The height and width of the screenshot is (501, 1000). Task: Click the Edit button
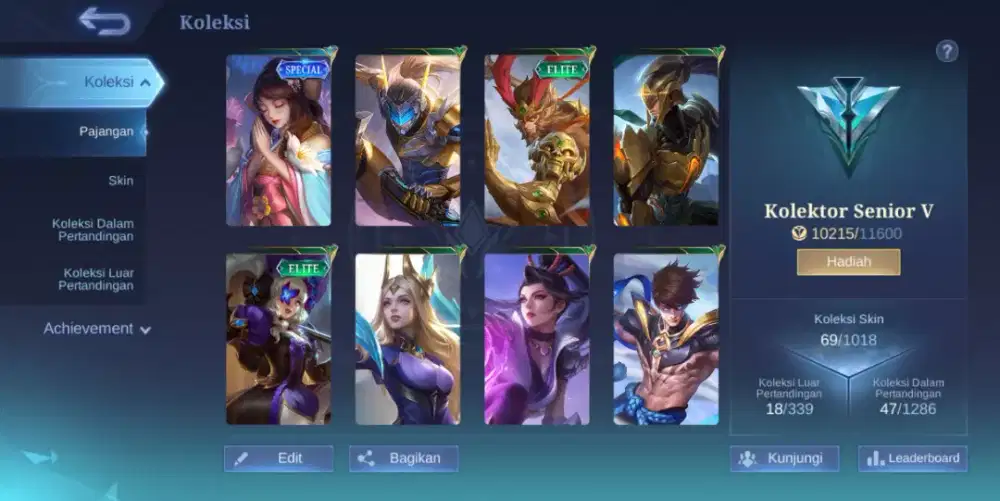tap(278, 458)
